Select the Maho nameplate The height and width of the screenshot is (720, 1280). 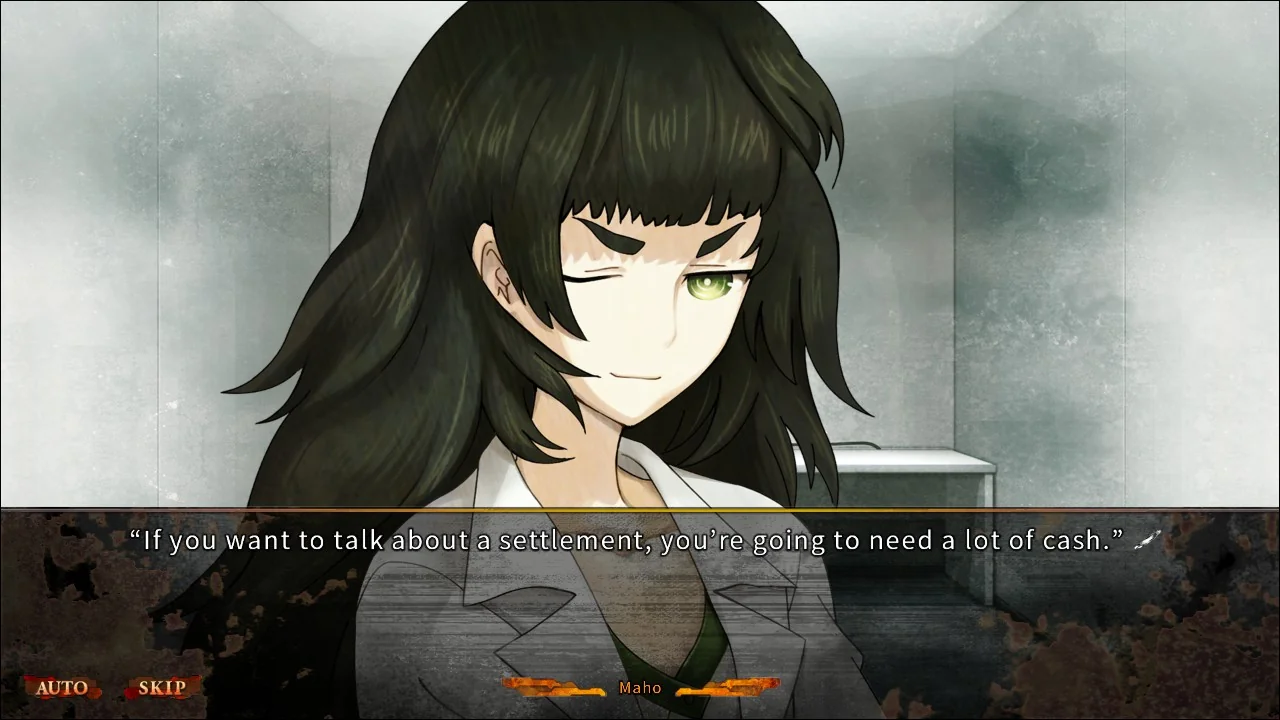coord(641,687)
